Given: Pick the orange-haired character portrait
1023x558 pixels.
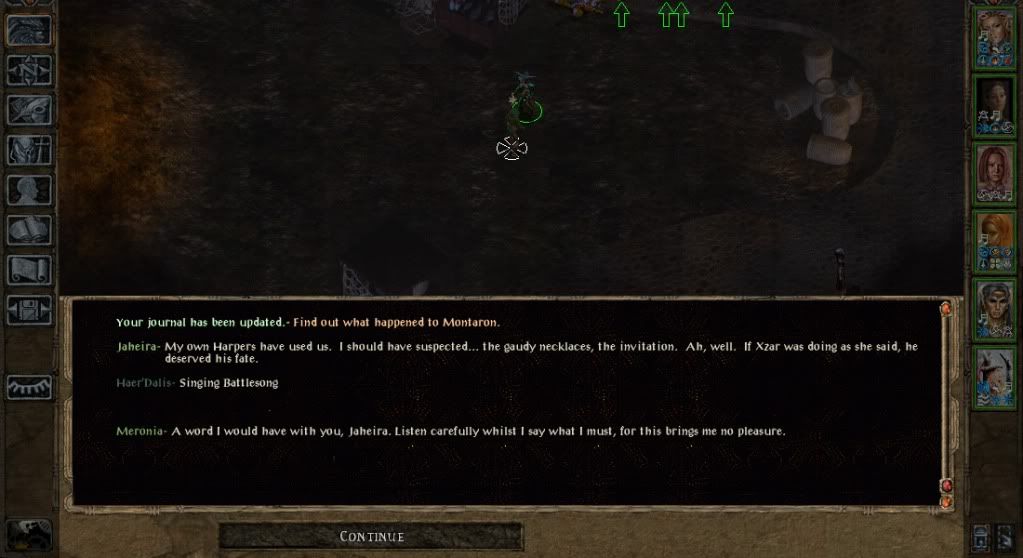Looking at the screenshot, I should click(x=994, y=240).
